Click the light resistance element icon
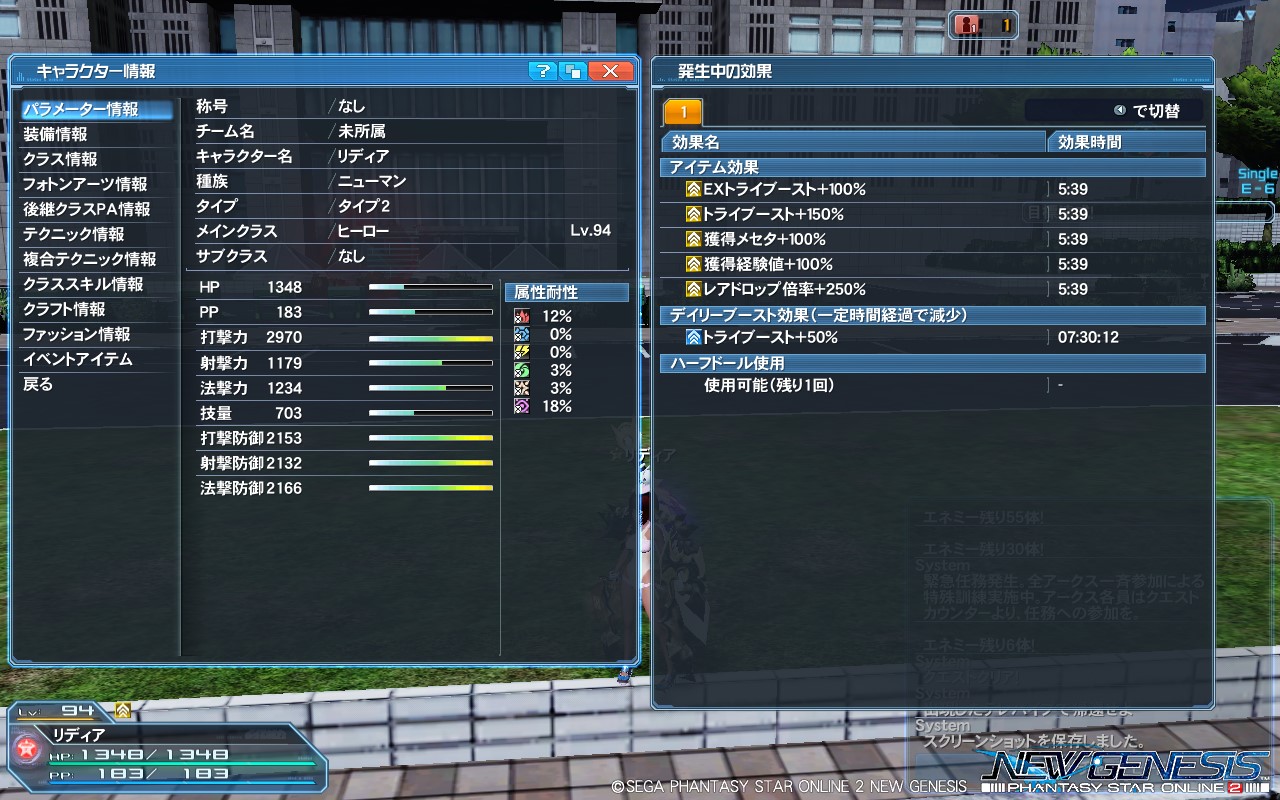This screenshot has height=800, width=1280. [520, 387]
